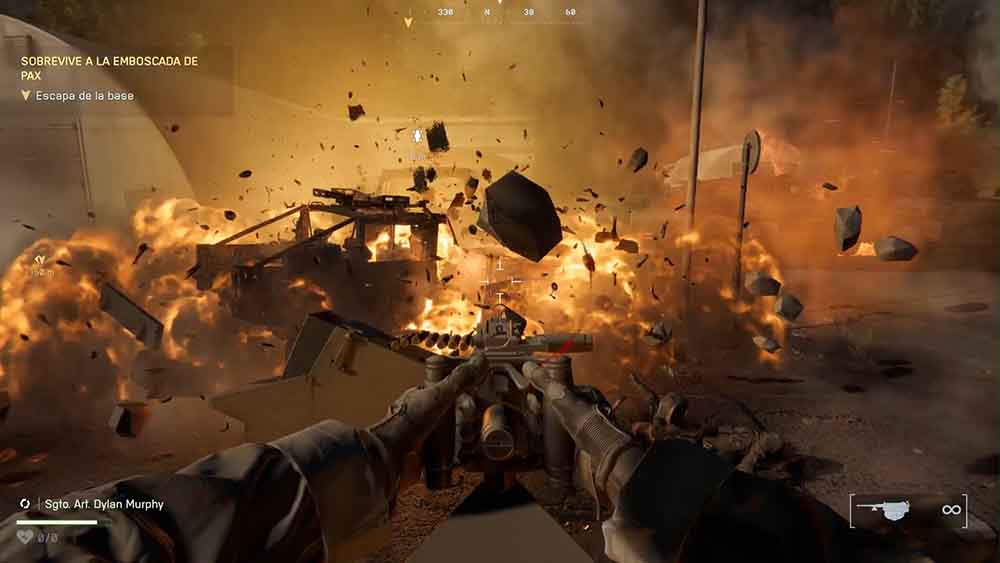Select the mounted machine gun weapon icon
1000x563 pixels.
point(883,510)
